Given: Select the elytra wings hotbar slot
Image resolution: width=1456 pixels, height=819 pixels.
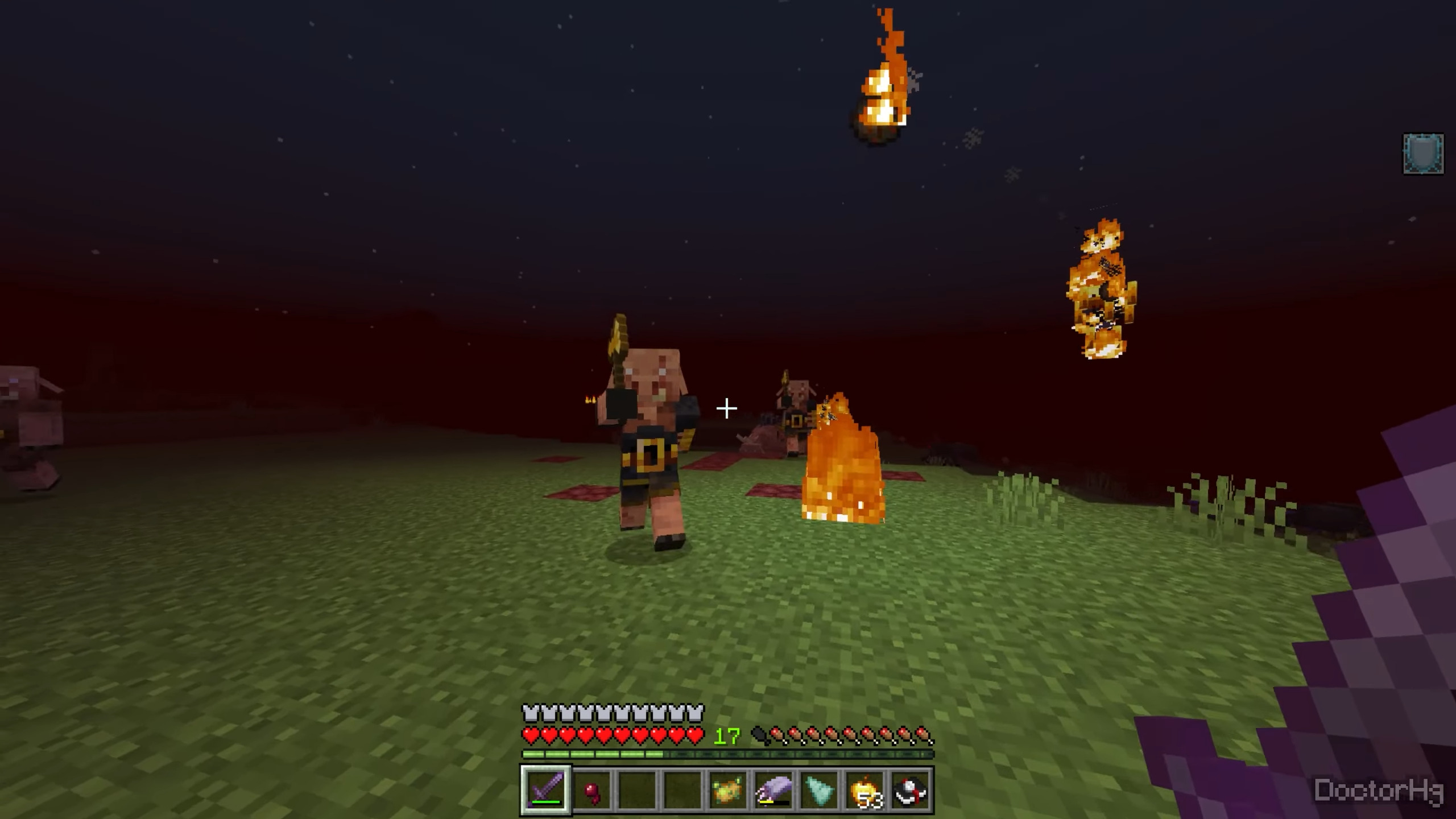Looking at the screenshot, I should click(x=774, y=790).
